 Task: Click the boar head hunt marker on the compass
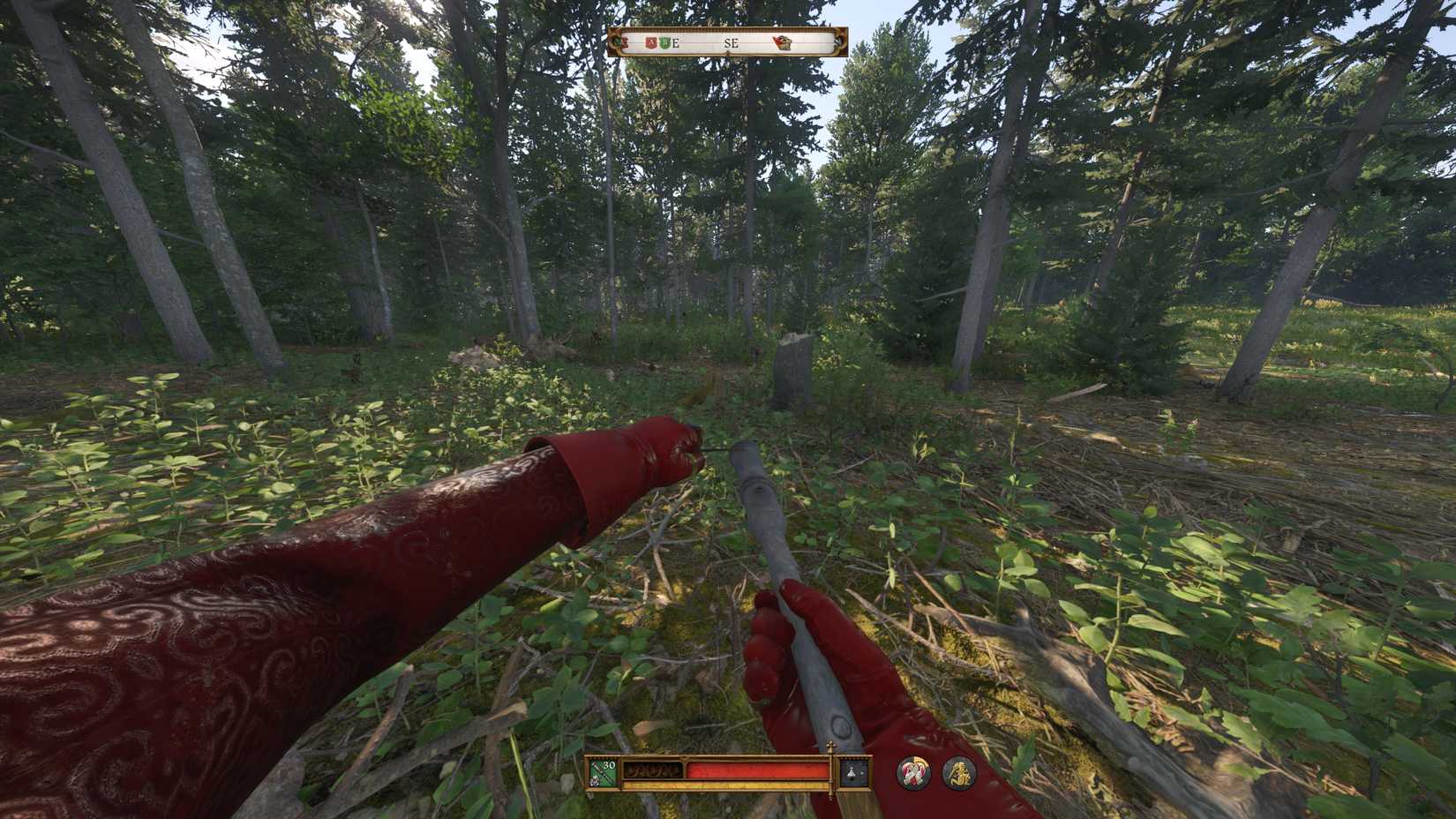click(x=783, y=41)
